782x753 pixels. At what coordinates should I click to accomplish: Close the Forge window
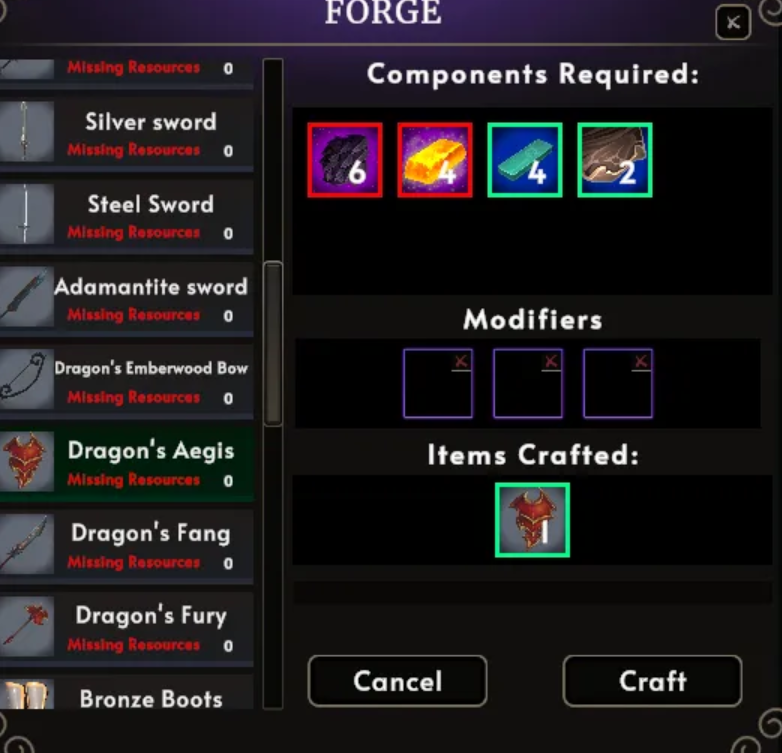(x=733, y=23)
